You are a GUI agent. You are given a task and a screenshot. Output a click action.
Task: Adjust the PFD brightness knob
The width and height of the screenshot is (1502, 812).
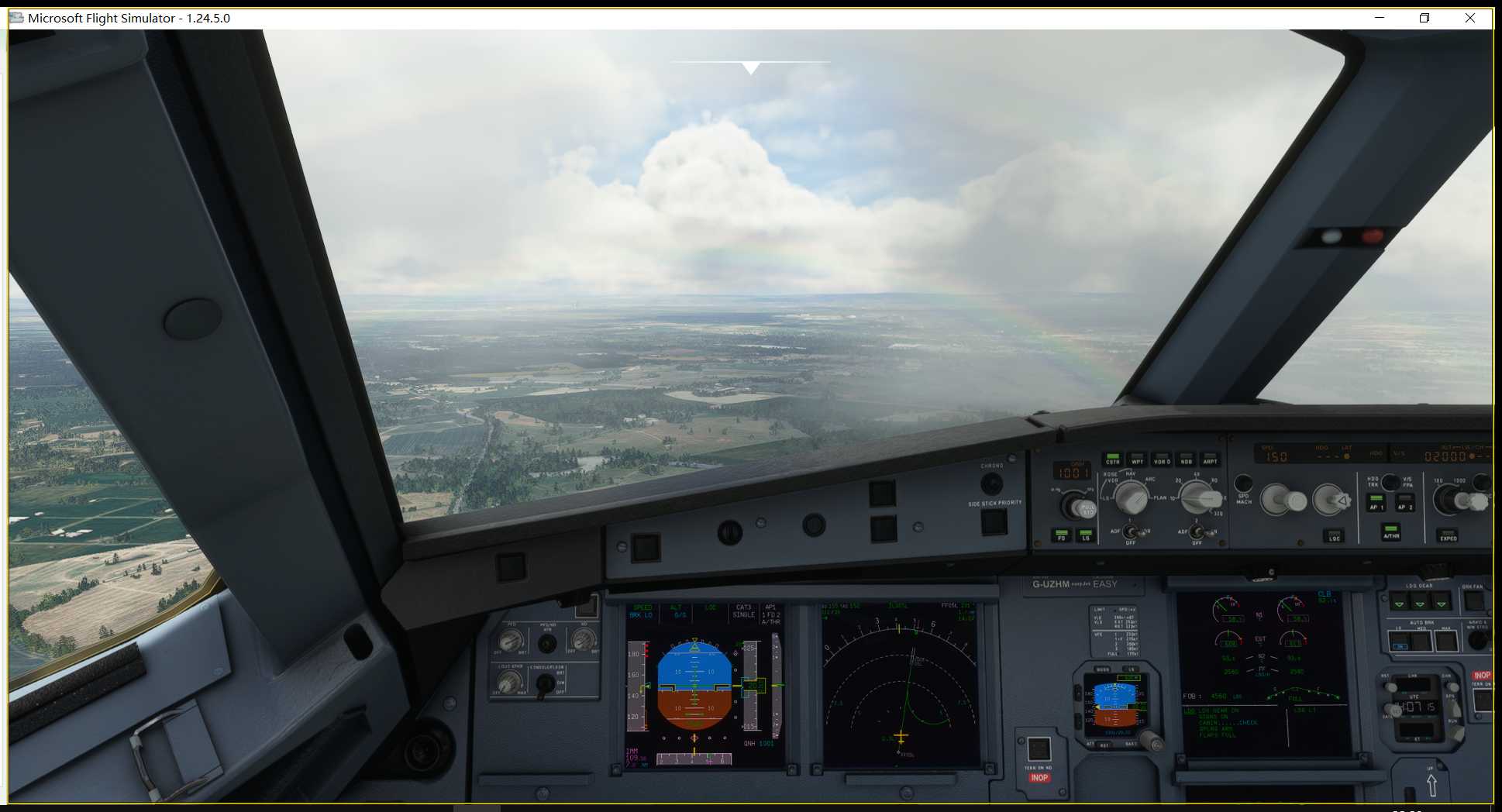(508, 641)
